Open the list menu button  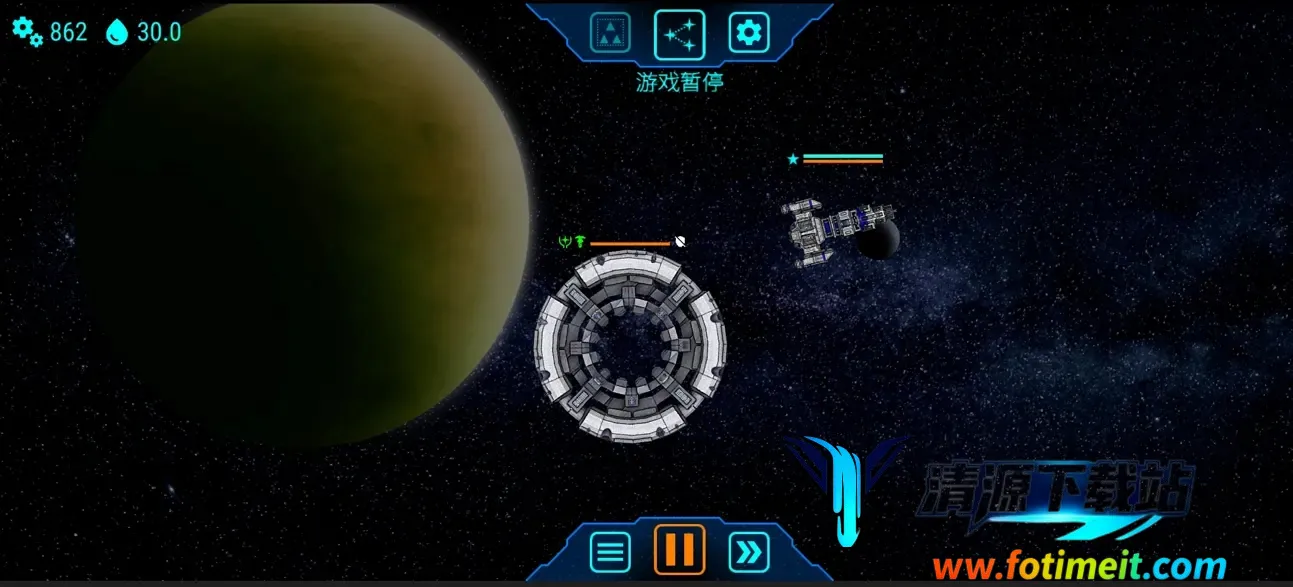610,551
